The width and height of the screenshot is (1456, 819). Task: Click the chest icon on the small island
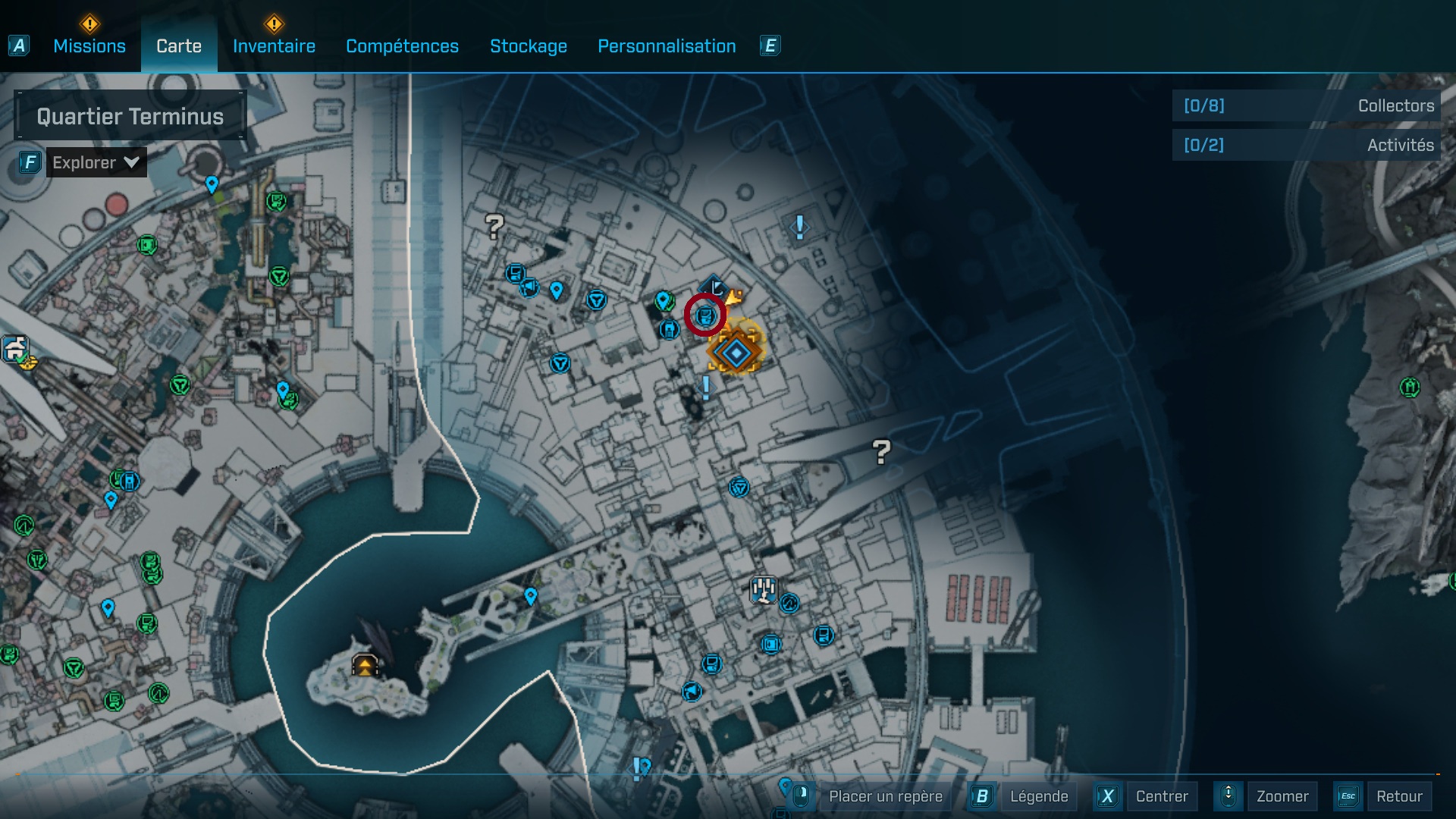click(365, 665)
